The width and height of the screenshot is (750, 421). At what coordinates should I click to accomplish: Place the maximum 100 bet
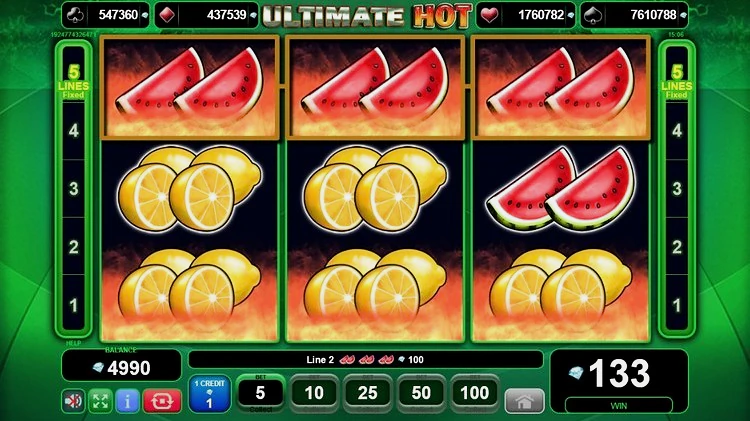475,393
